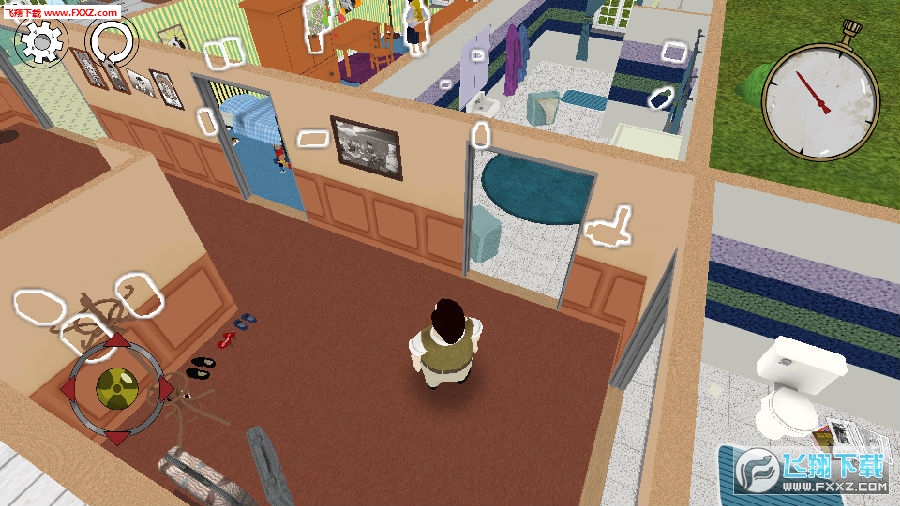The height and width of the screenshot is (506, 900).
Task: Tap the joystick's down arrow
Action: point(116,436)
